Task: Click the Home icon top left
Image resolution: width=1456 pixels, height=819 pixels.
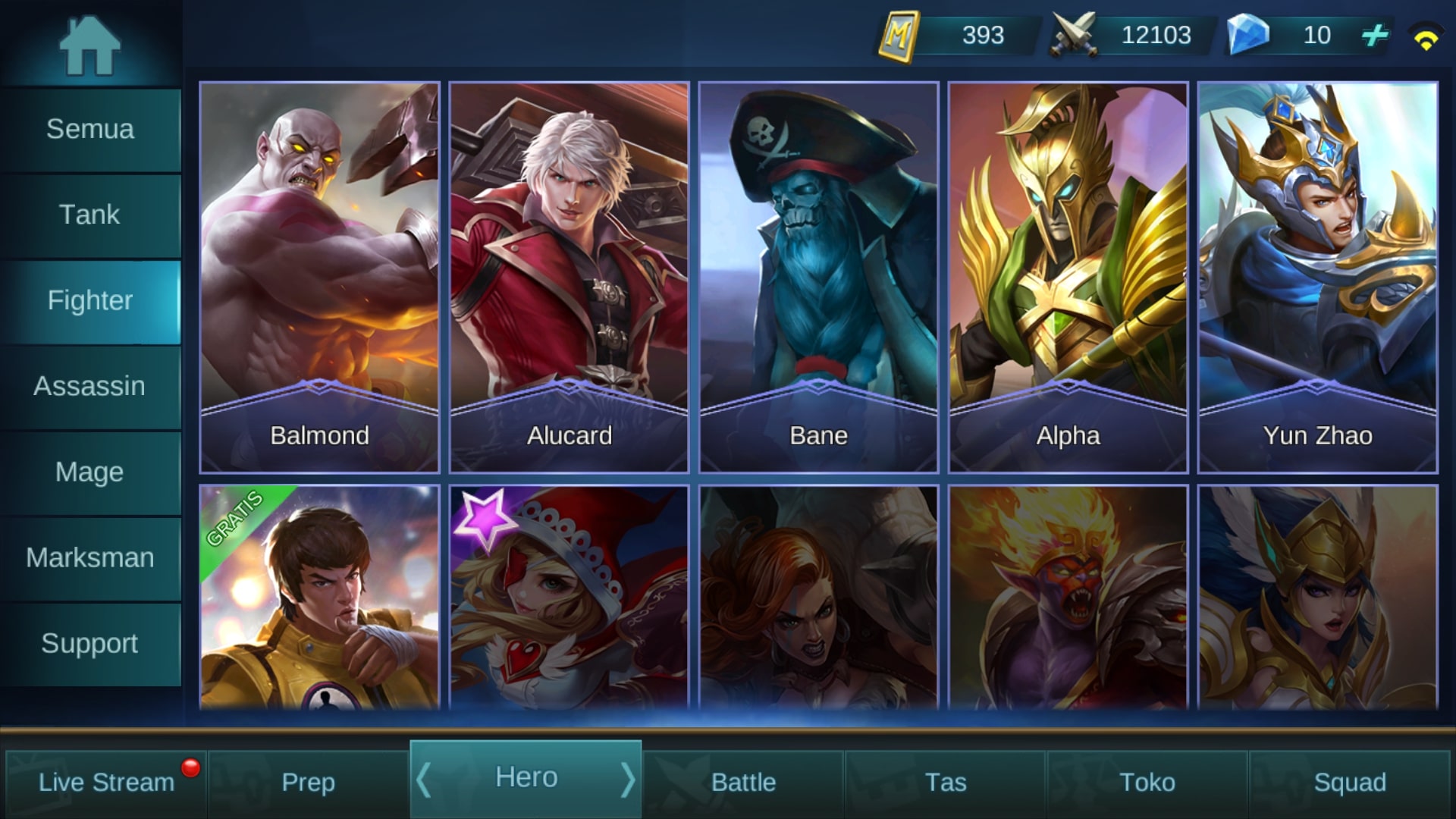Action: point(91,45)
